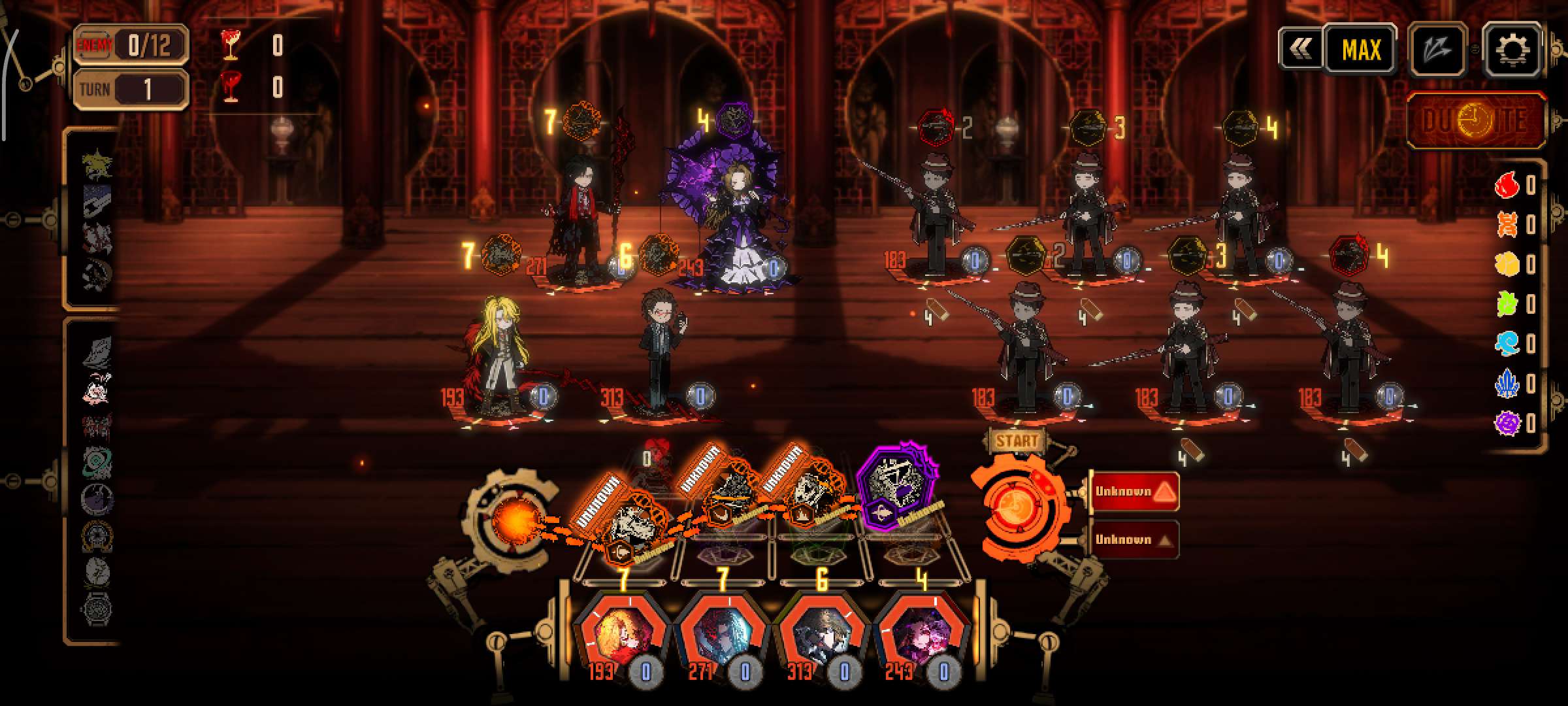Viewport: 1568px width, 706px height.
Task: Start the turn with the orange gear
Action: click(1015, 504)
